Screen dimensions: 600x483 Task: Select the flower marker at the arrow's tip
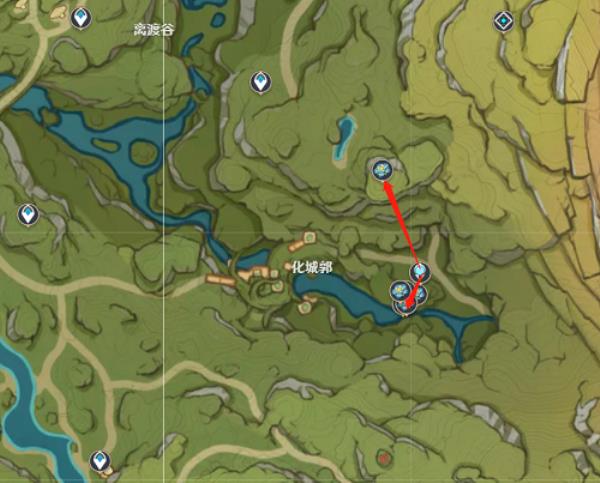[x=381, y=170]
